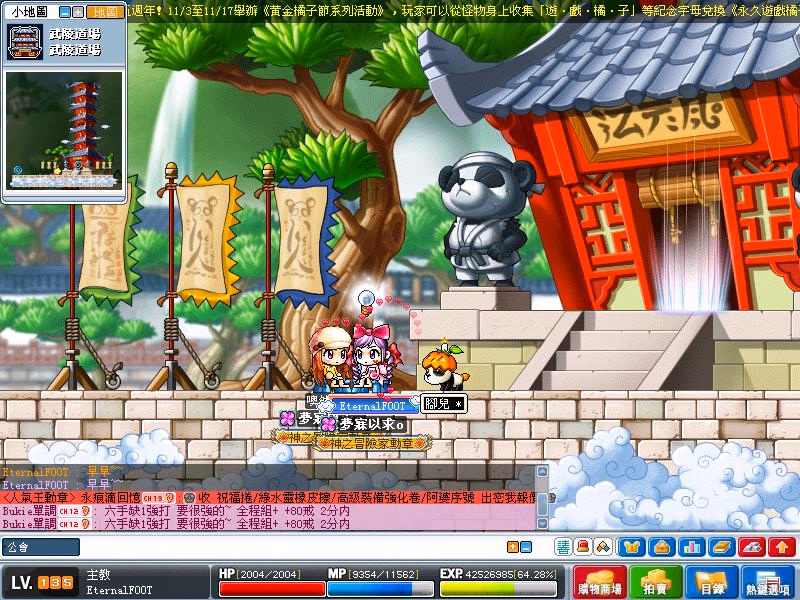Image resolution: width=800 pixels, height=600 pixels.
Task: Click the red keyboard shortcut icon
Action: coord(750,547)
